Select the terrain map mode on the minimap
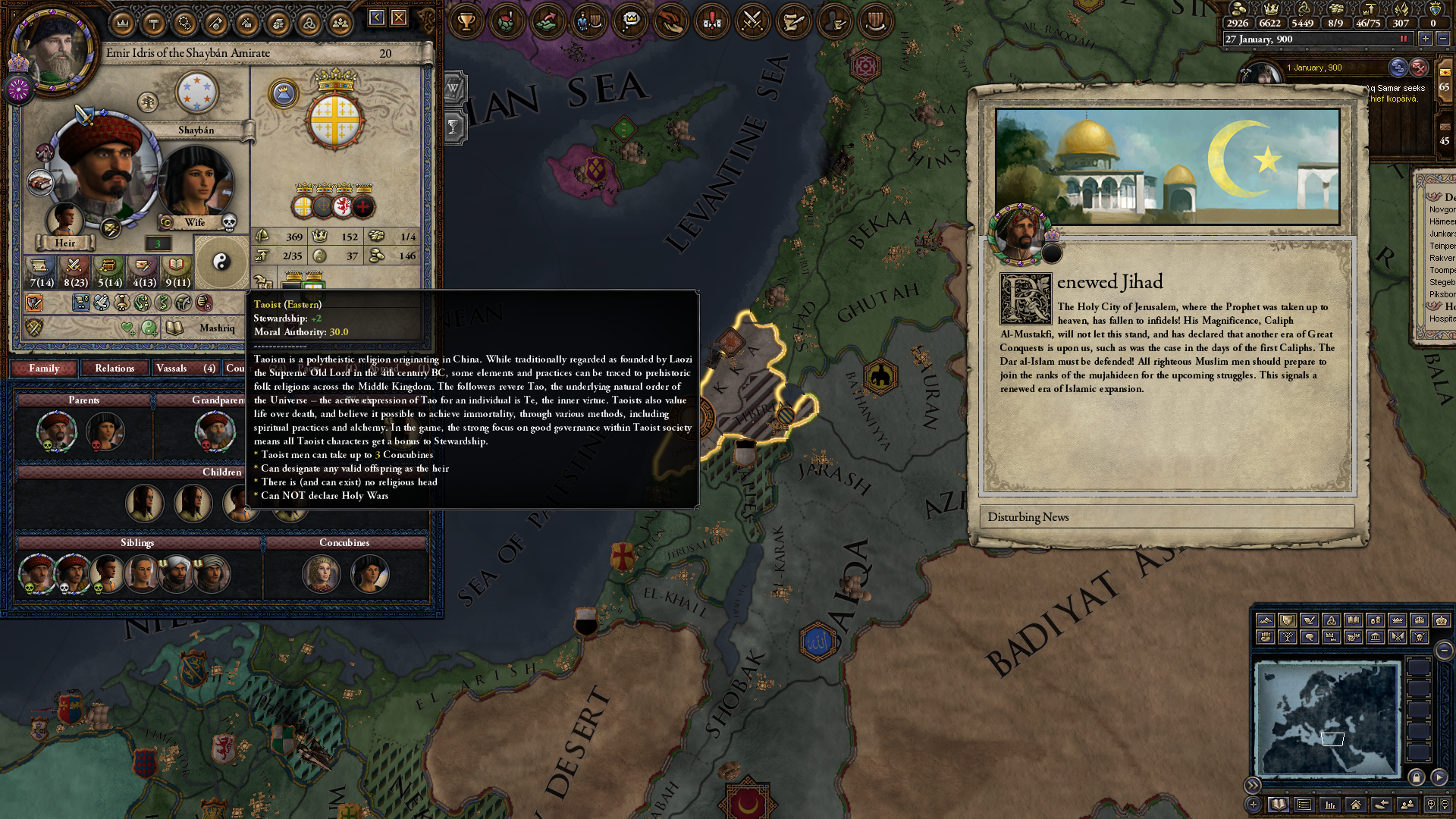 click(1266, 620)
